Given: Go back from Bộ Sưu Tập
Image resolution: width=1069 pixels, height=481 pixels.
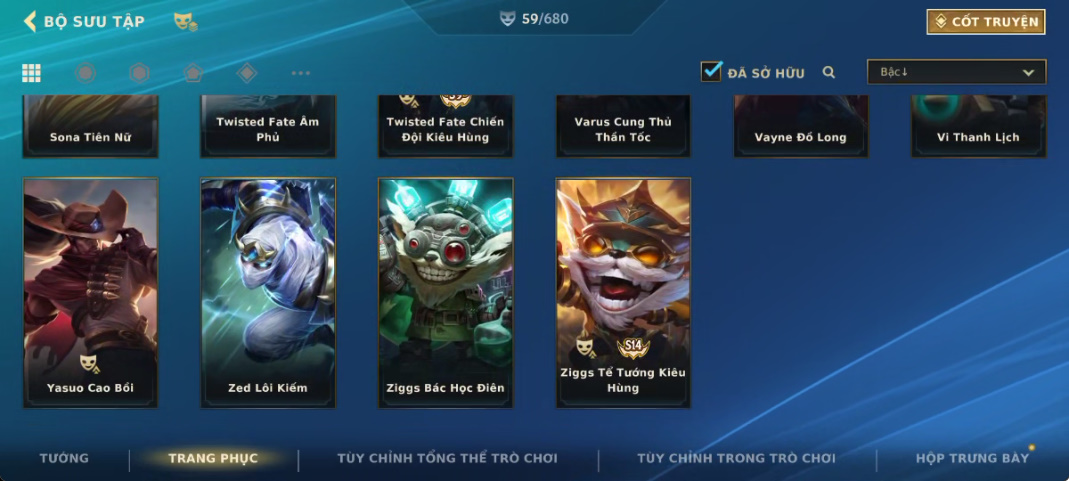Looking at the screenshot, I should tap(30, 21).
